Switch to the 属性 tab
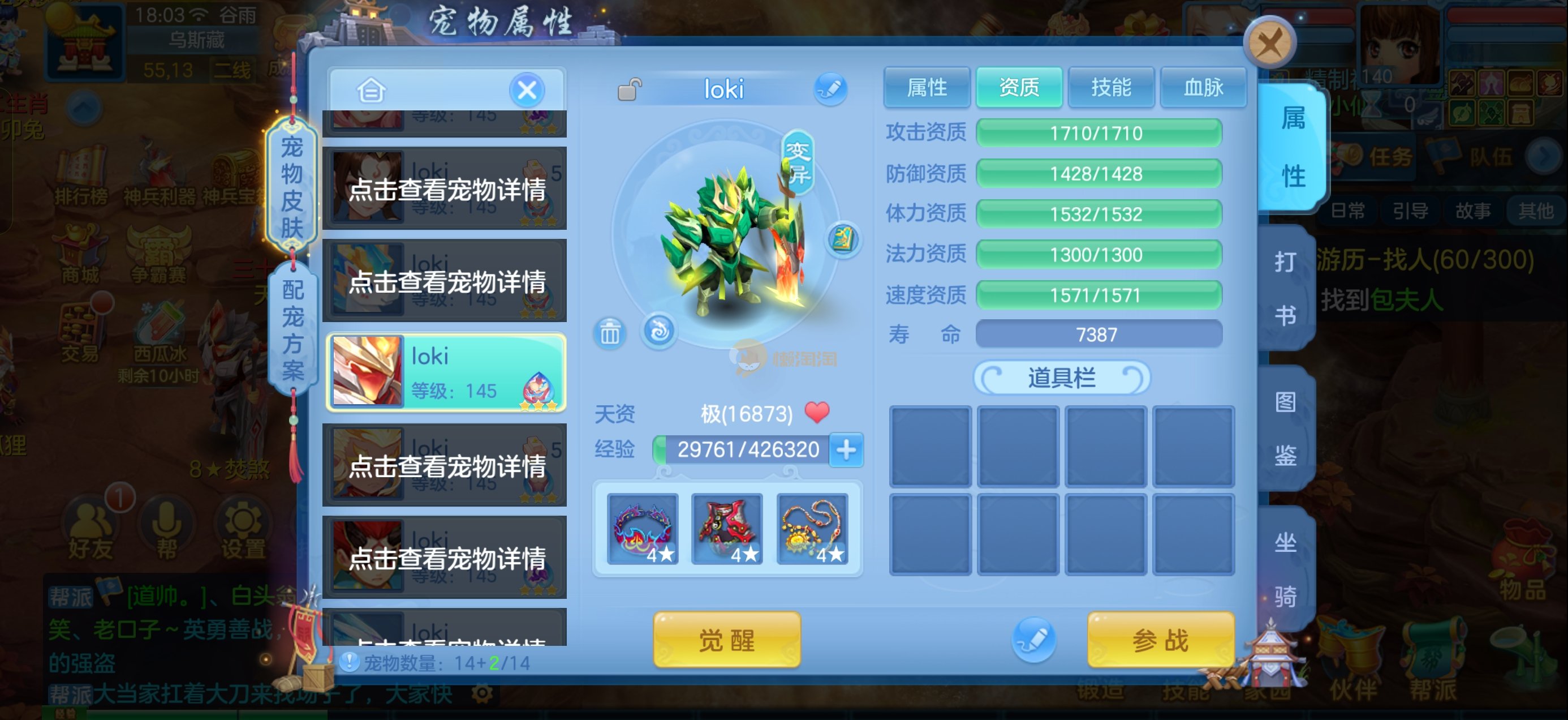Viewport: 1568px width, 720px height. coord(927,88)
